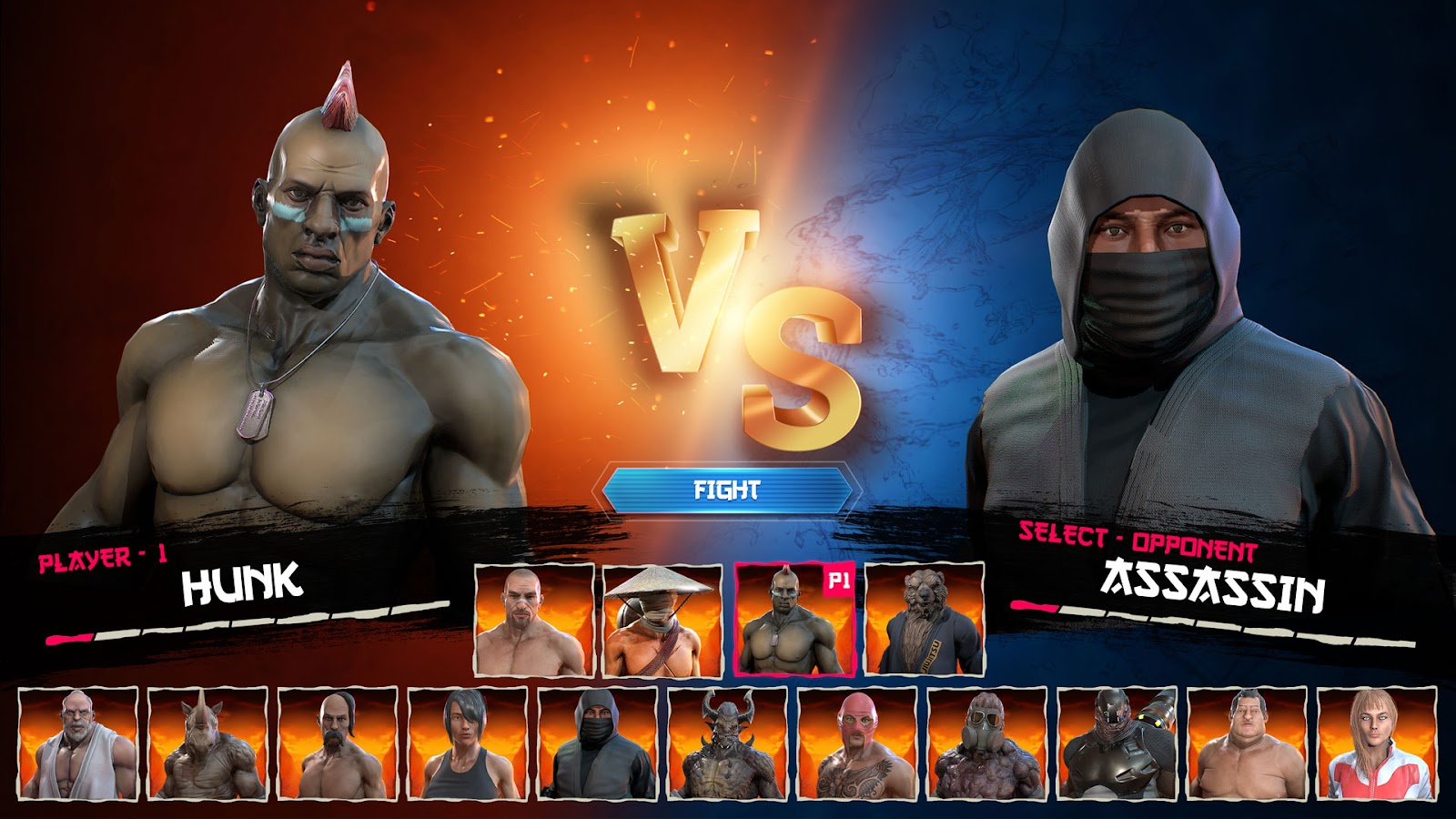Select the bald shirtless stubbled fighter portrait
Viewport: 1456px width, 819px height.
pos(534,620)
